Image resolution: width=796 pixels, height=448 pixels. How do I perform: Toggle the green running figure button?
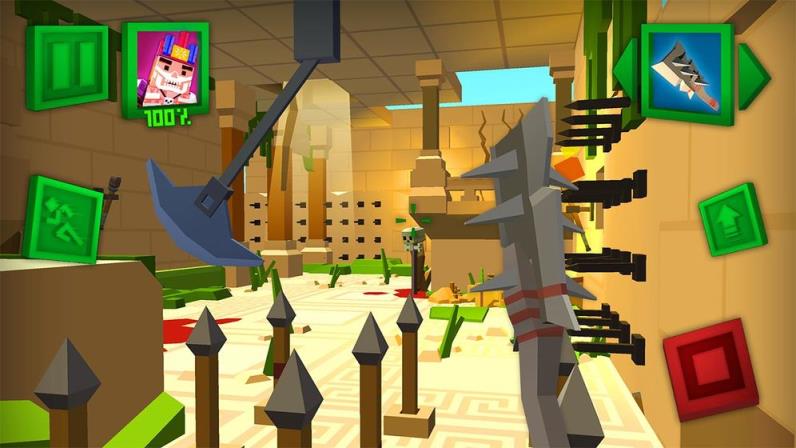[x=62, y=219]
